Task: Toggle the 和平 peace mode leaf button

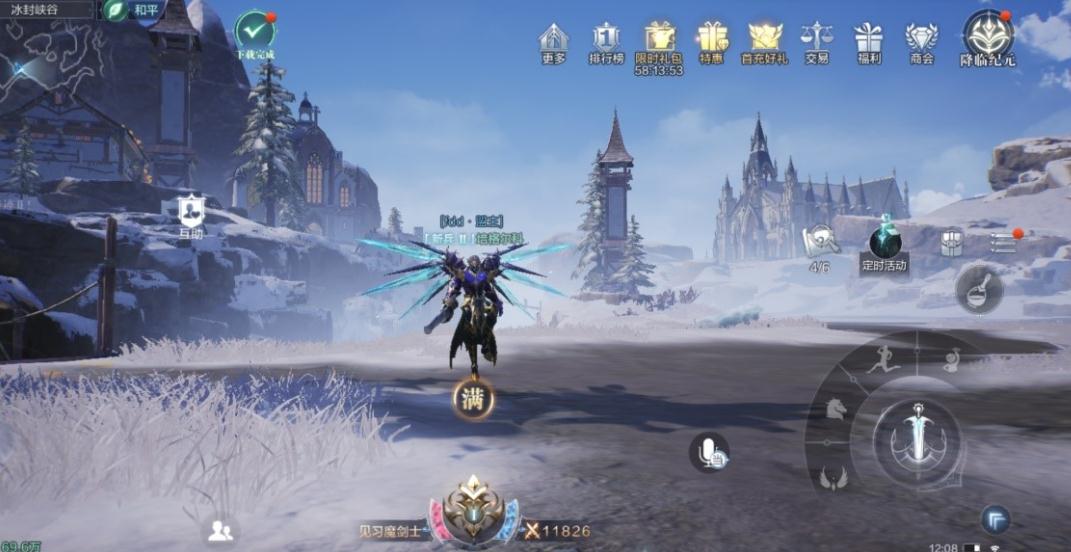Action: 116,11
